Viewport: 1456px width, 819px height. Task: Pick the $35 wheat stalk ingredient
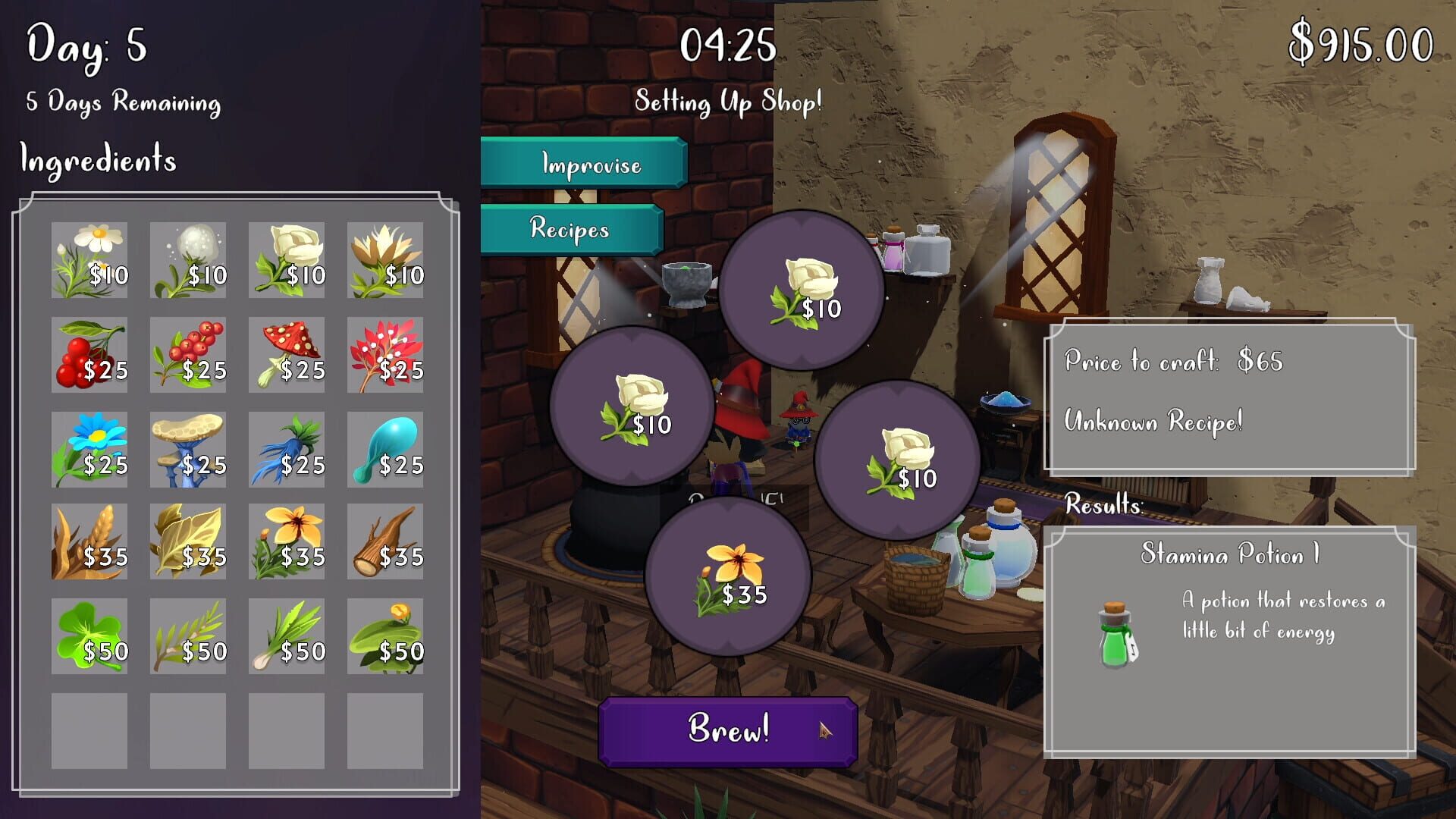click(x=89, y=542)
